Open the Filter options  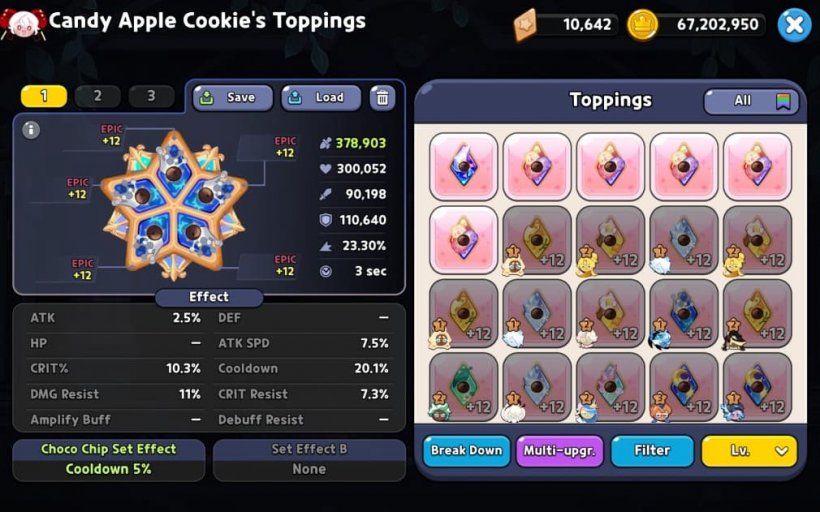click(x=652, y=451)
